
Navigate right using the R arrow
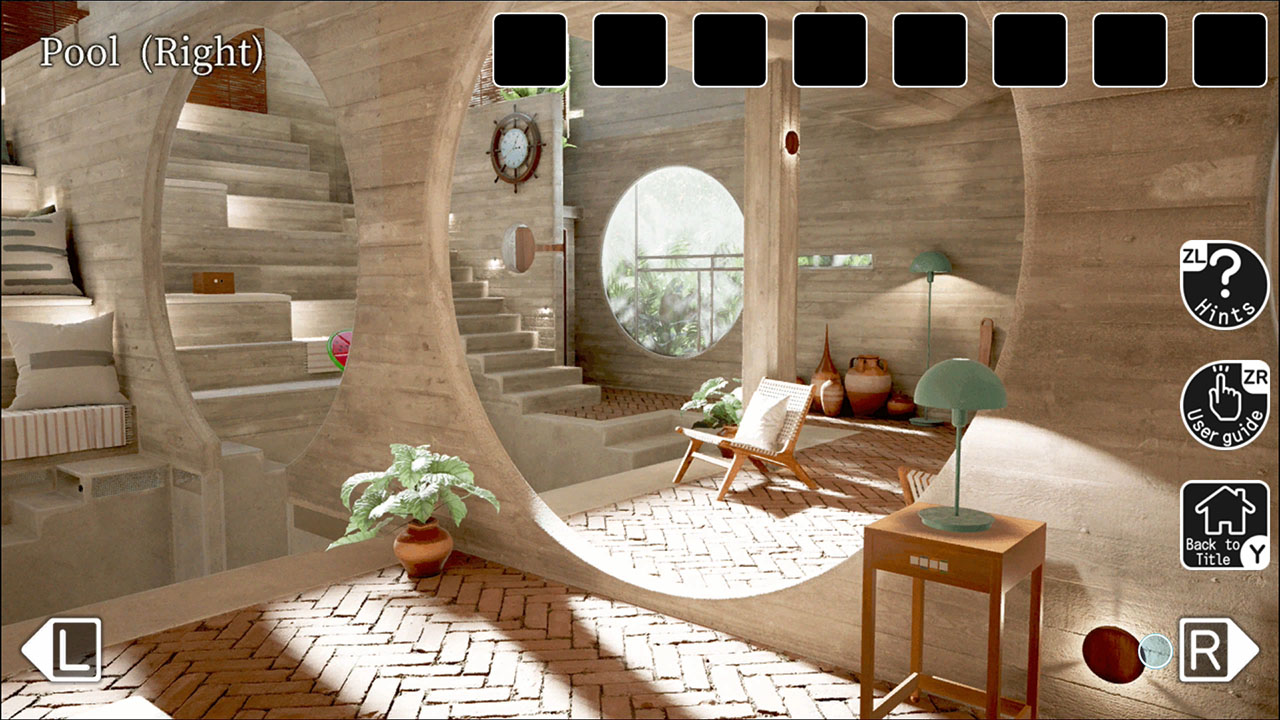1212,652
